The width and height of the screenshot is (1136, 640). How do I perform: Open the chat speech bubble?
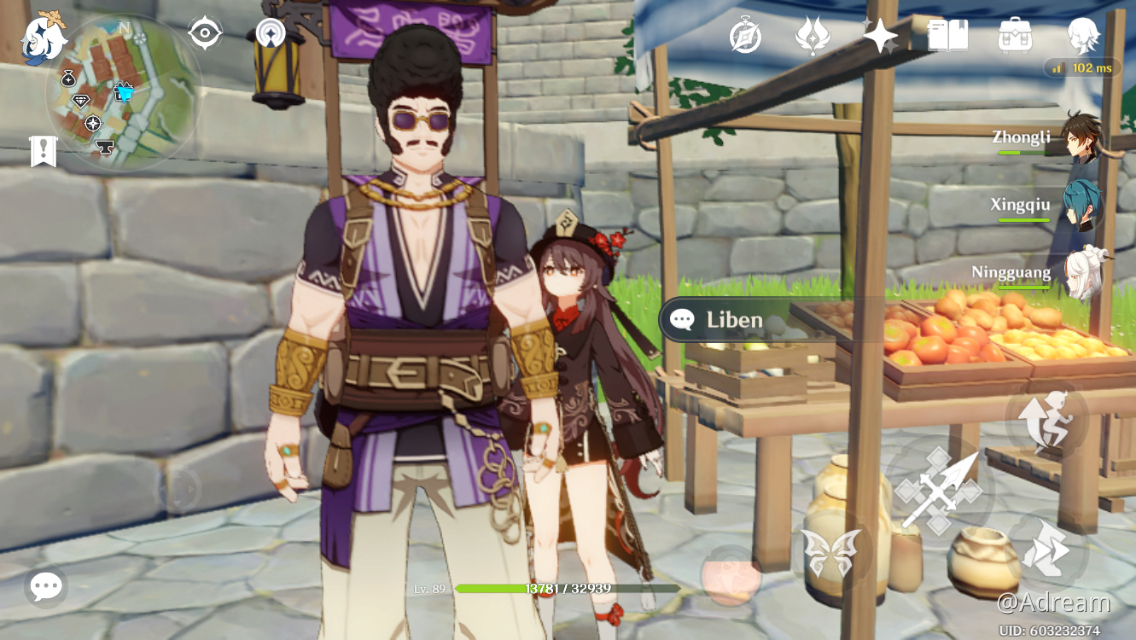(46, 586)
